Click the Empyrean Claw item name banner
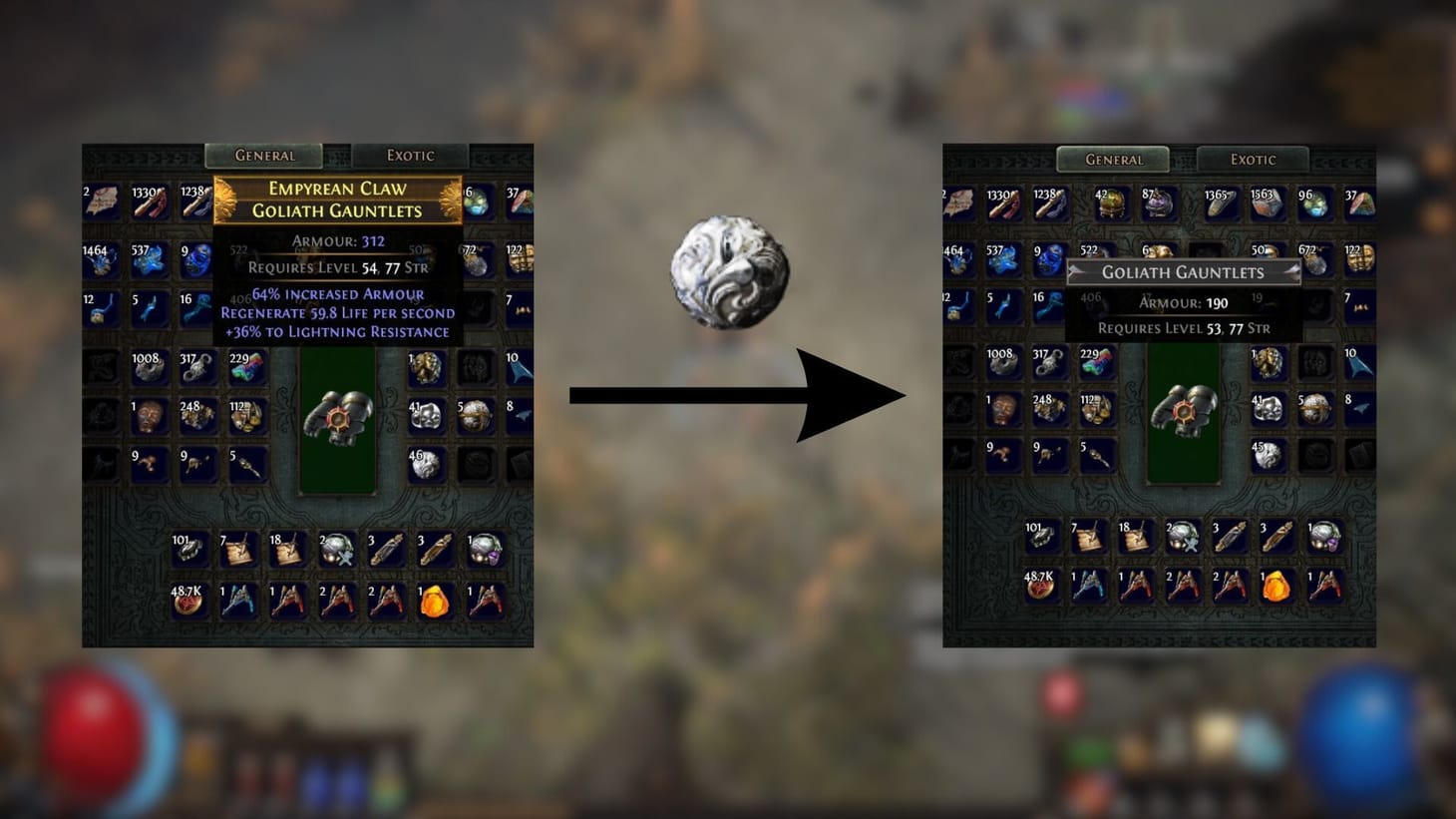Image resolution: width=1456 pixels, height=819 pixels. click(x=336, y=199)
